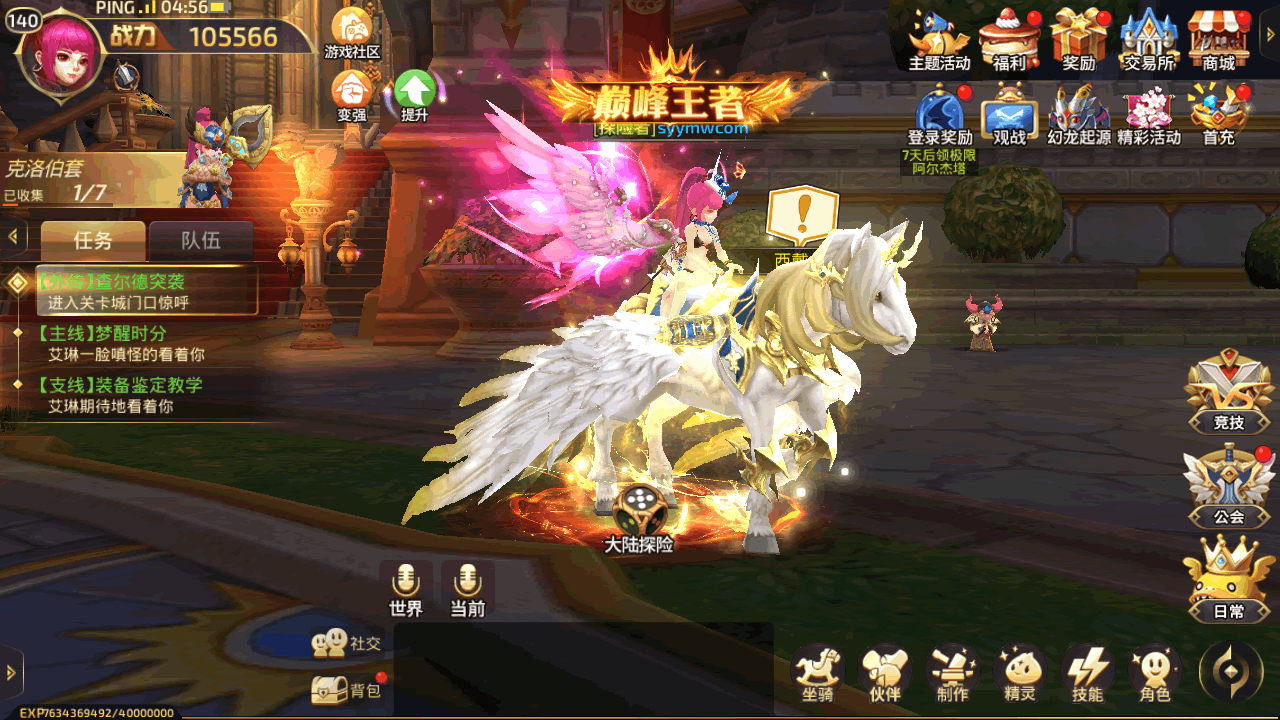Tap the 变强 power-up button
Image resolution: width=1280 pixels, height=720 pixels.
tap(352, 94)
